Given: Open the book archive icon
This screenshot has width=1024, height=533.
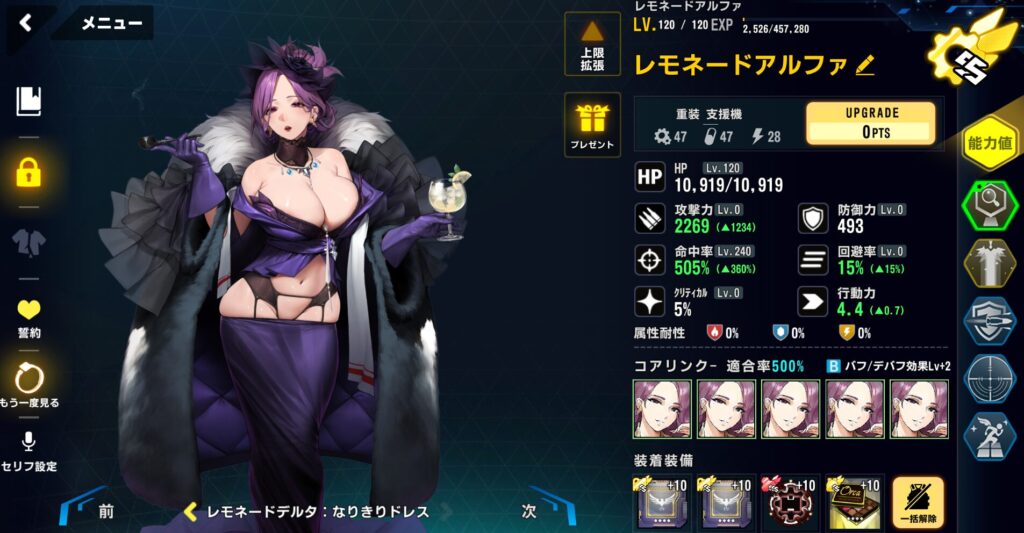Looking at the screenshot, I should click(28, 100).
